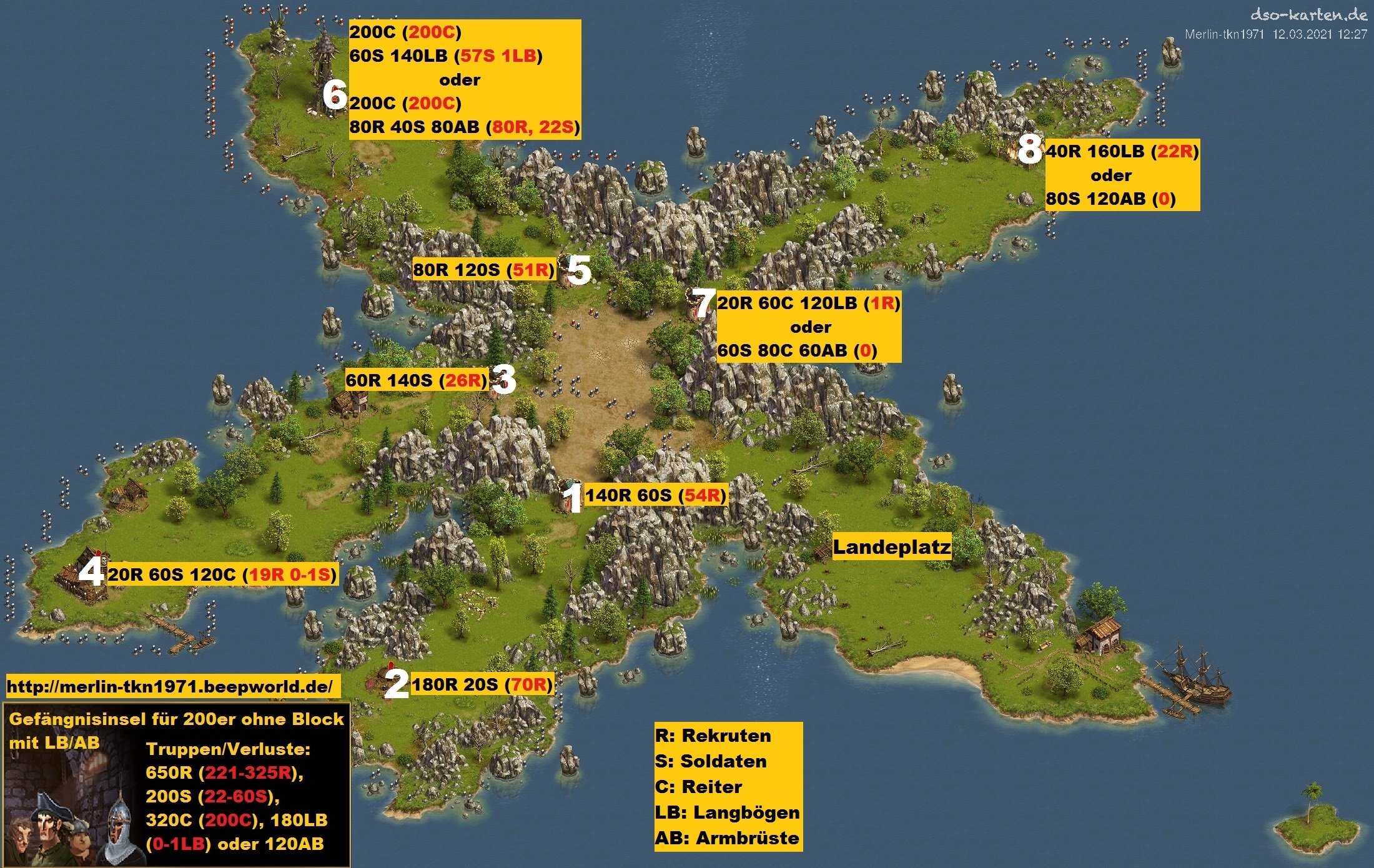Select camp marker number 5

(x=579, y=270)
